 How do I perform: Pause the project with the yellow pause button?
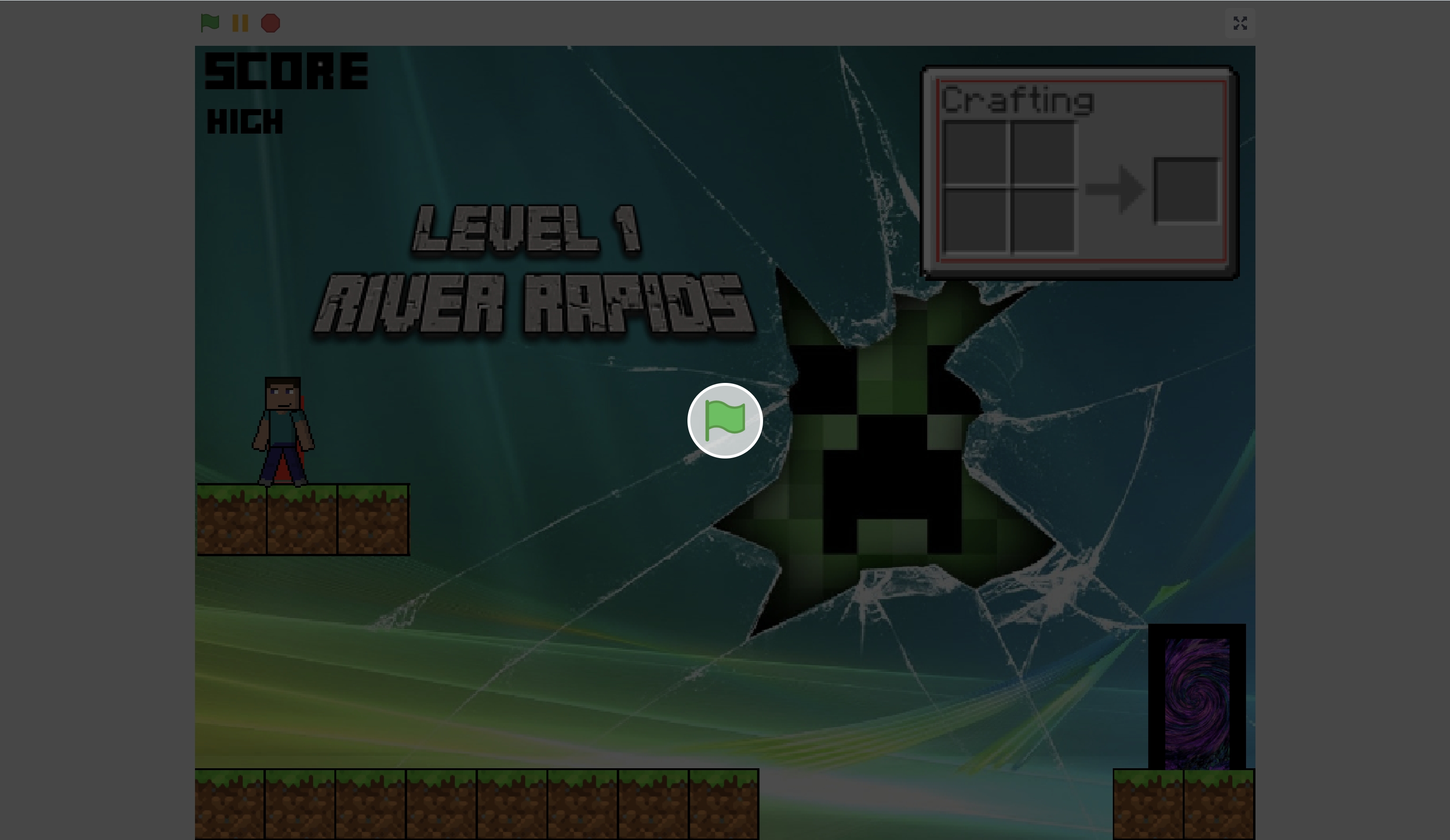240,23
